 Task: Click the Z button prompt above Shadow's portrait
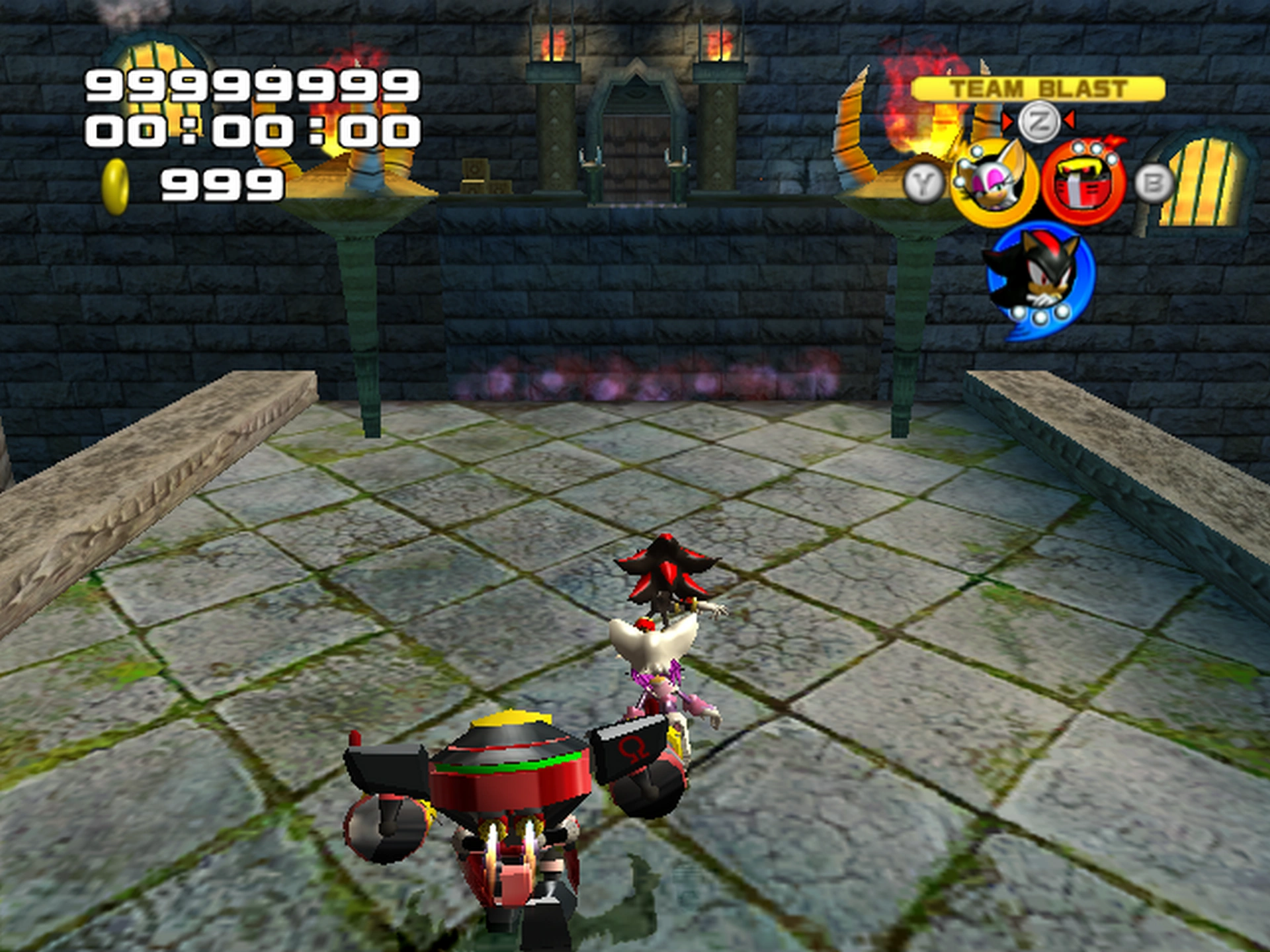1040,122
